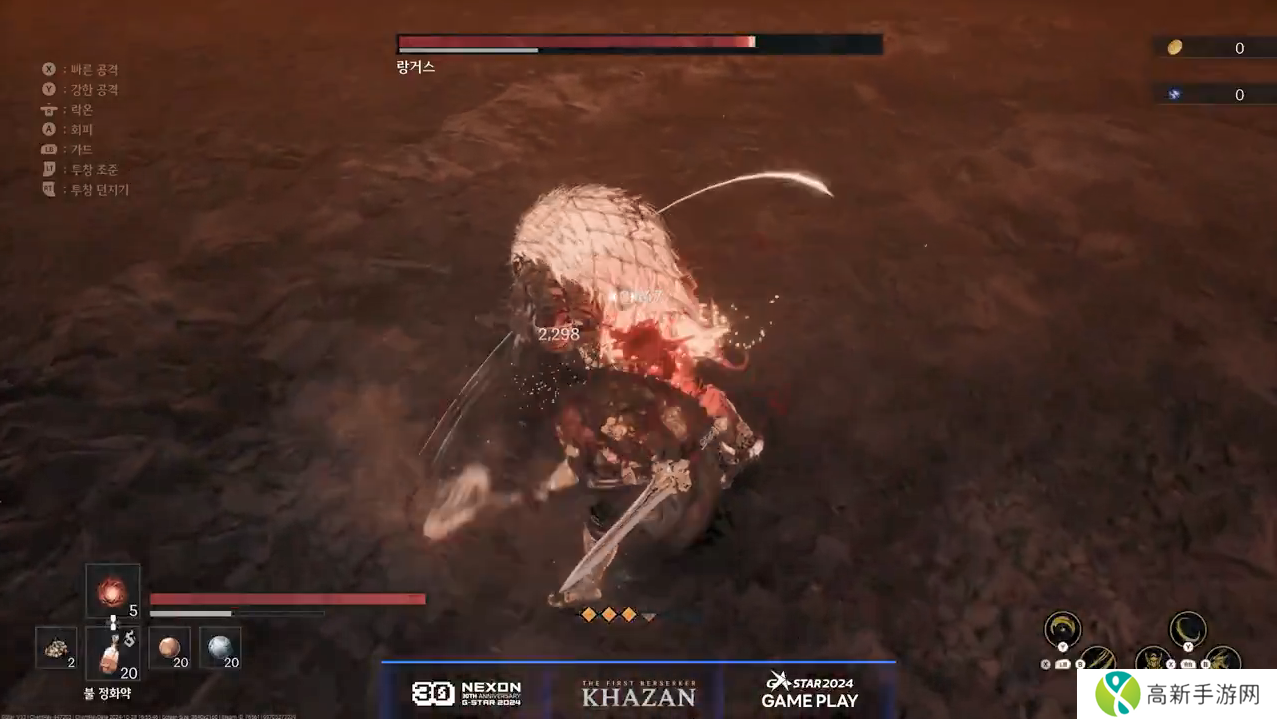Activate the diagonal claw slash skill icon
Image resolution: width=1277 pixels, height=719 pixels.
tap(1097, 660)
